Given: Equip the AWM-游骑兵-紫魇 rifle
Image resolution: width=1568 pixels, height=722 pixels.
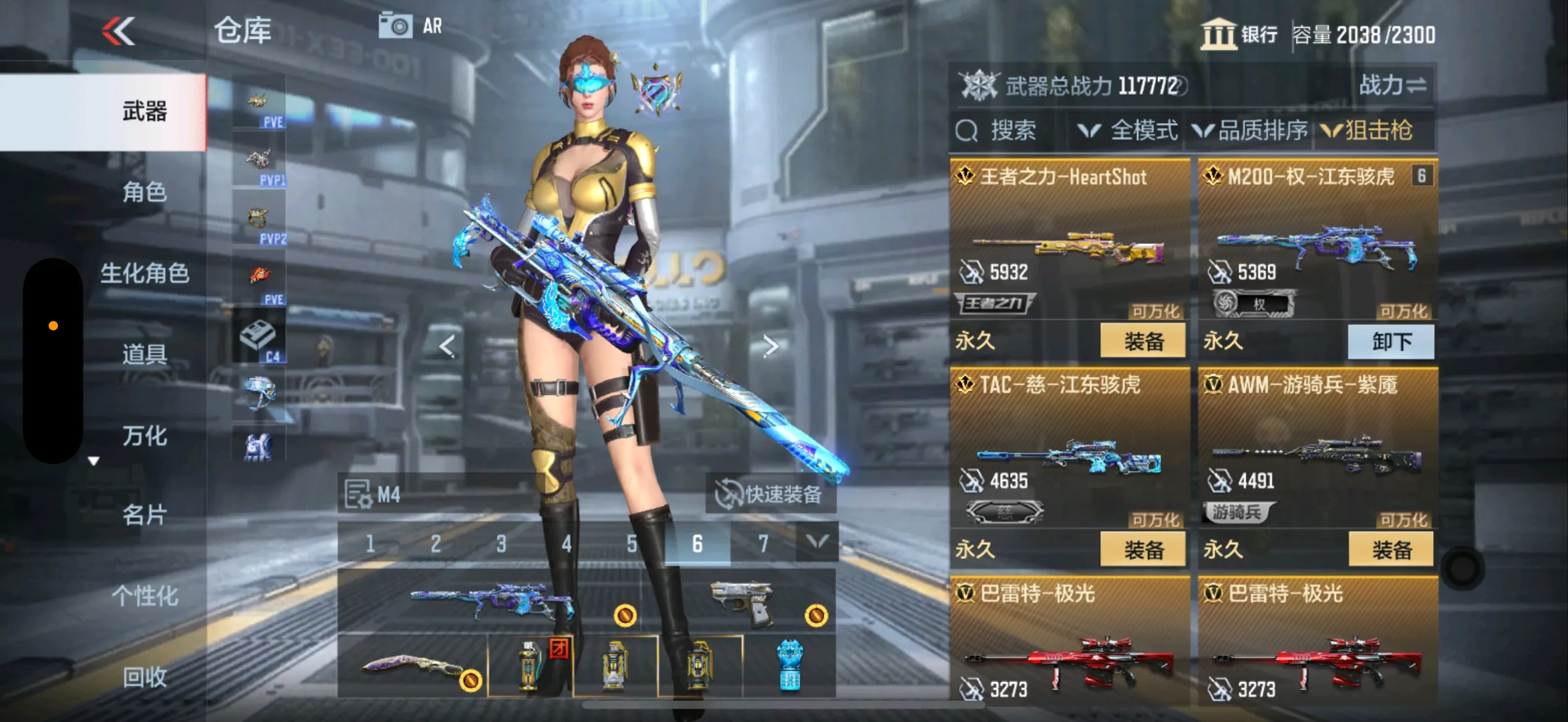Looking at the screenshot, I should click(1391, 550).
